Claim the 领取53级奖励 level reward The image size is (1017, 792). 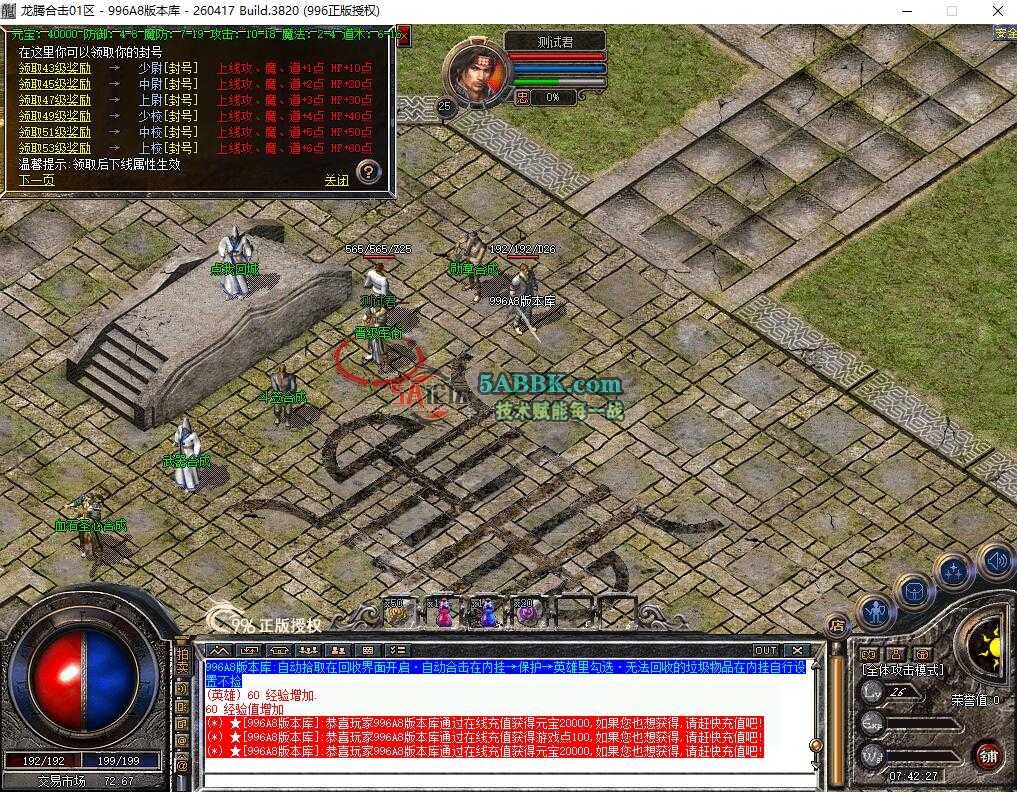point(55,148)
